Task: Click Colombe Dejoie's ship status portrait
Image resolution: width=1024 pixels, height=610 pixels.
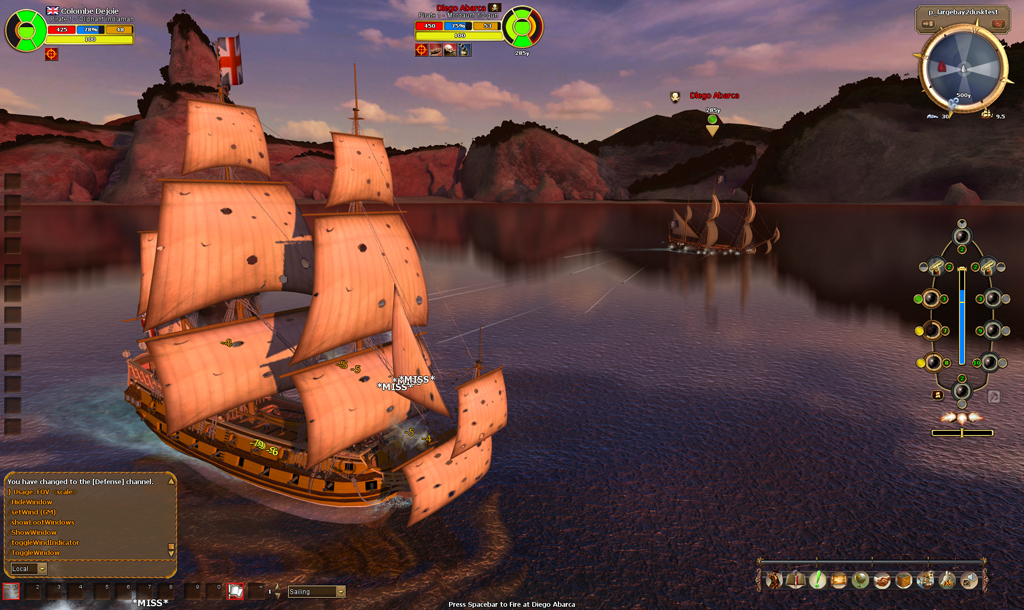Action: point(24,29)
